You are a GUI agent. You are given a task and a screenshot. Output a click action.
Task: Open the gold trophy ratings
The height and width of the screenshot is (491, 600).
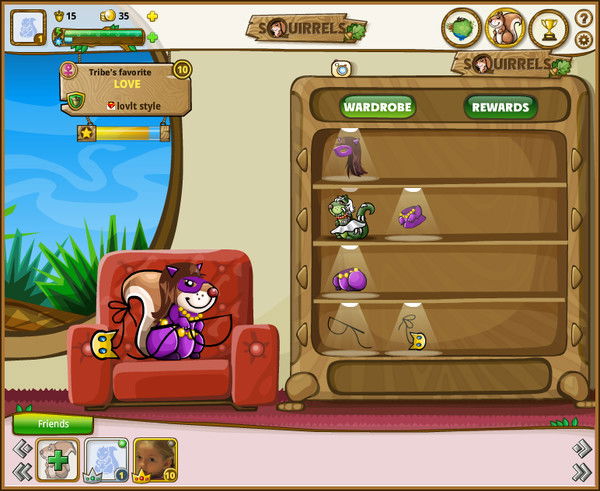[548, 27]
